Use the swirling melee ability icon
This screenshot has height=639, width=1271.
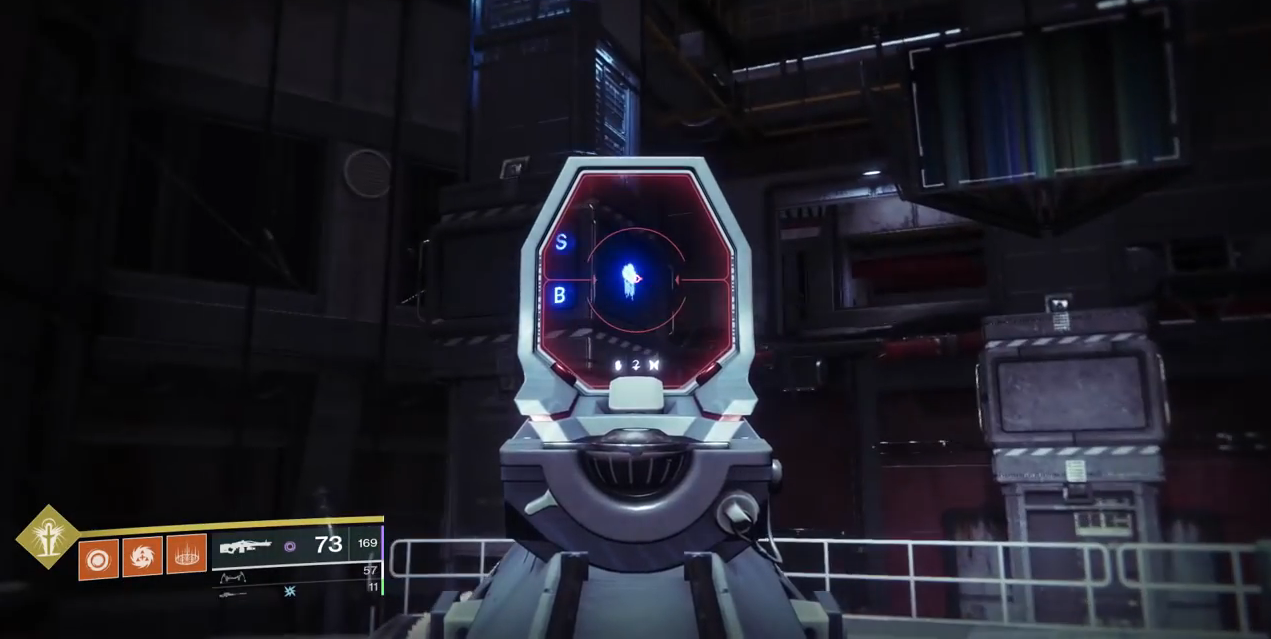click(x=142, y=557)
